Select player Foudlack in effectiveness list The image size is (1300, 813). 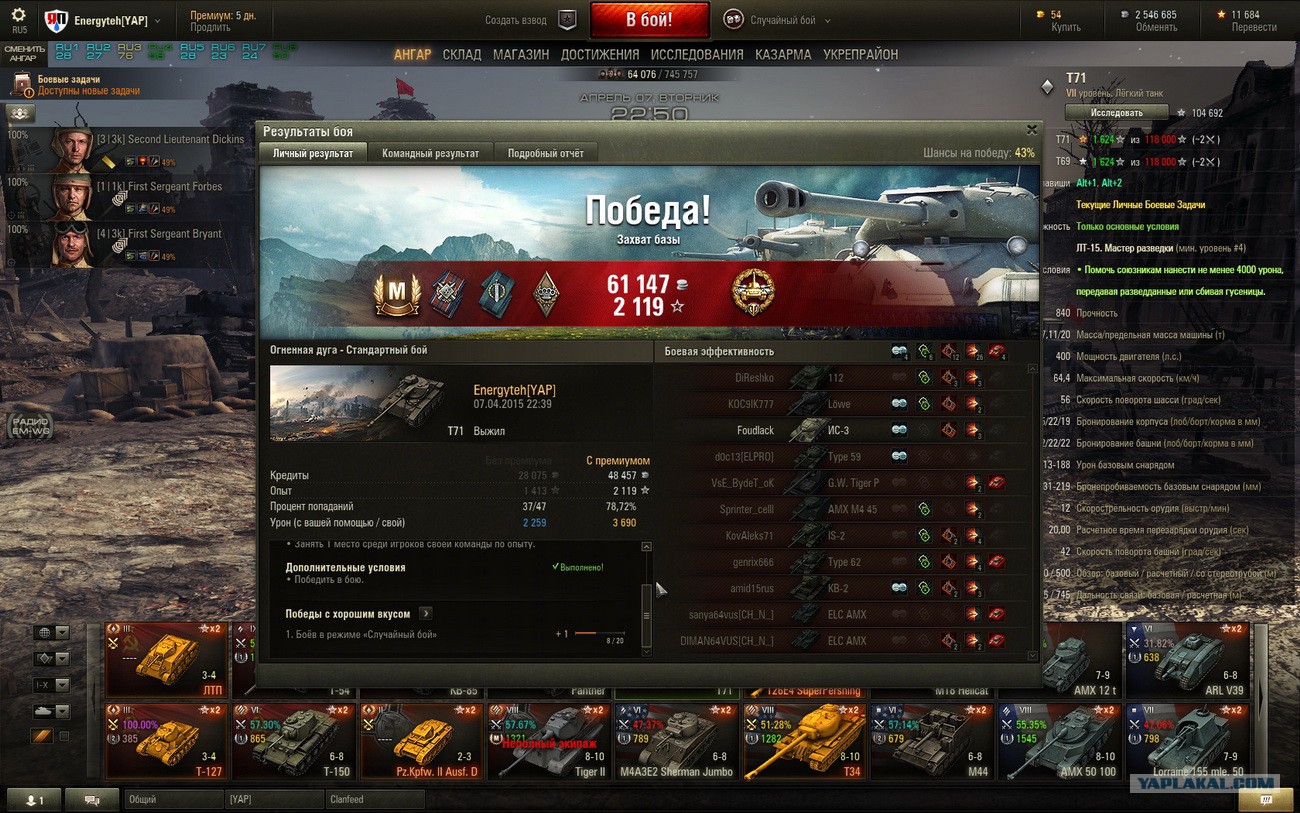click(x=755, y=430)
